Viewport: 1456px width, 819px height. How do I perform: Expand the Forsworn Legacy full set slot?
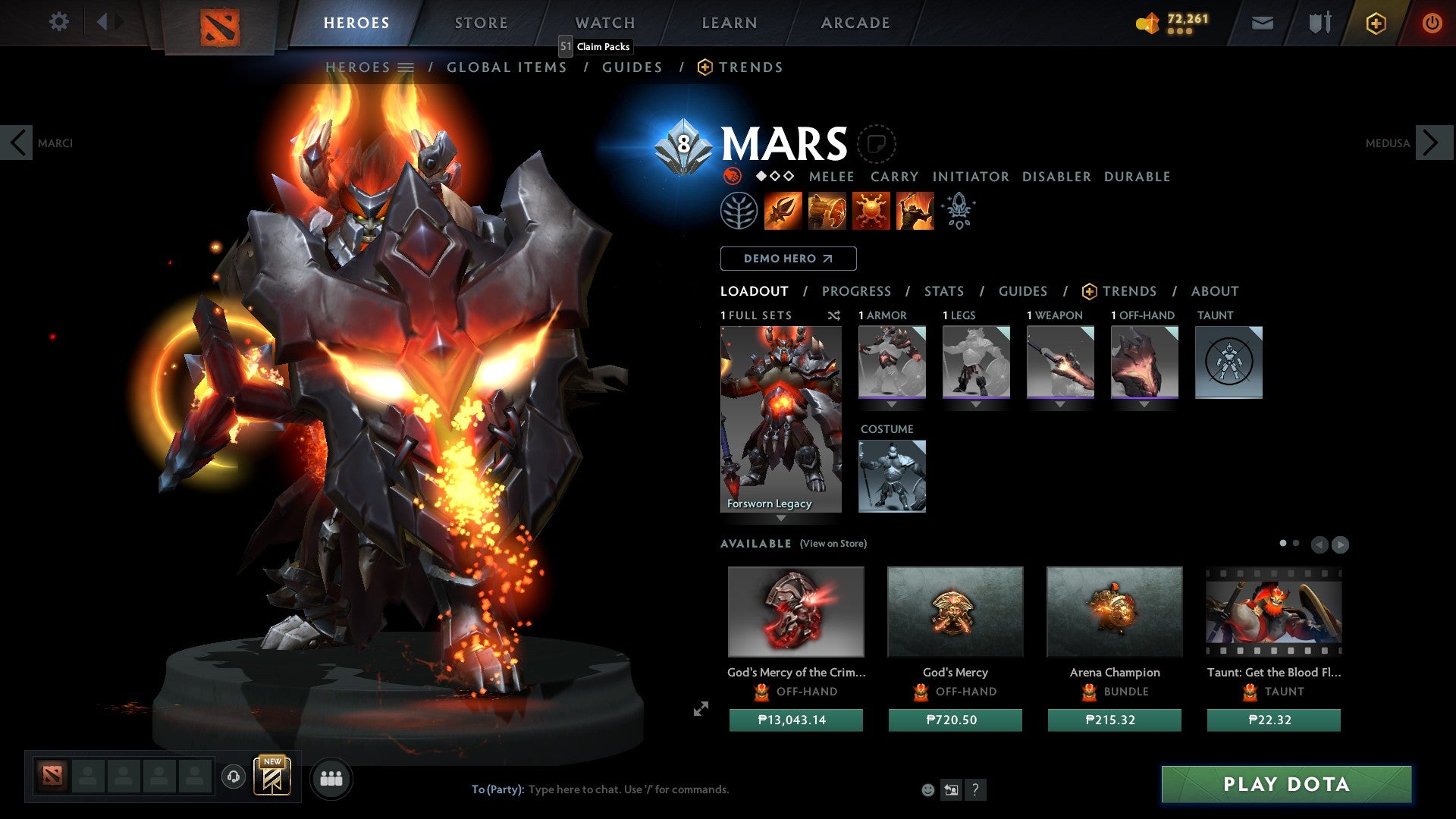(x=781, y=519)
